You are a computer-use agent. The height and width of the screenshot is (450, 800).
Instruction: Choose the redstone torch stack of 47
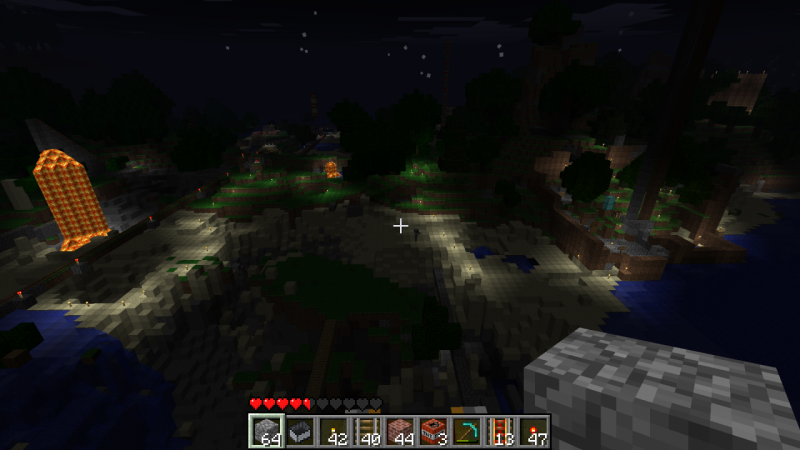534,432
